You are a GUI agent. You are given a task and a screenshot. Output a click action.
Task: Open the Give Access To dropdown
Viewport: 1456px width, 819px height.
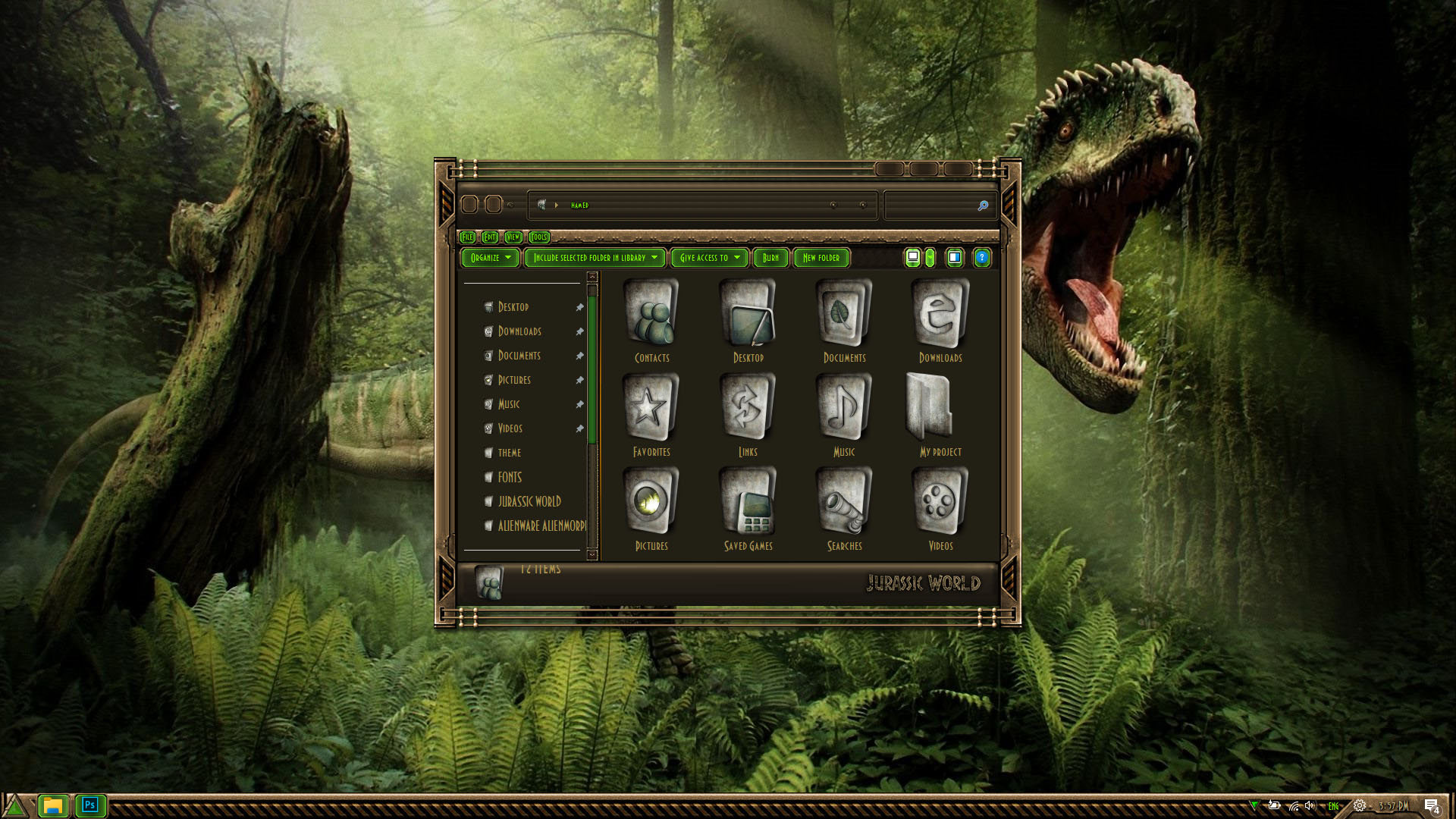coord(709,258)
